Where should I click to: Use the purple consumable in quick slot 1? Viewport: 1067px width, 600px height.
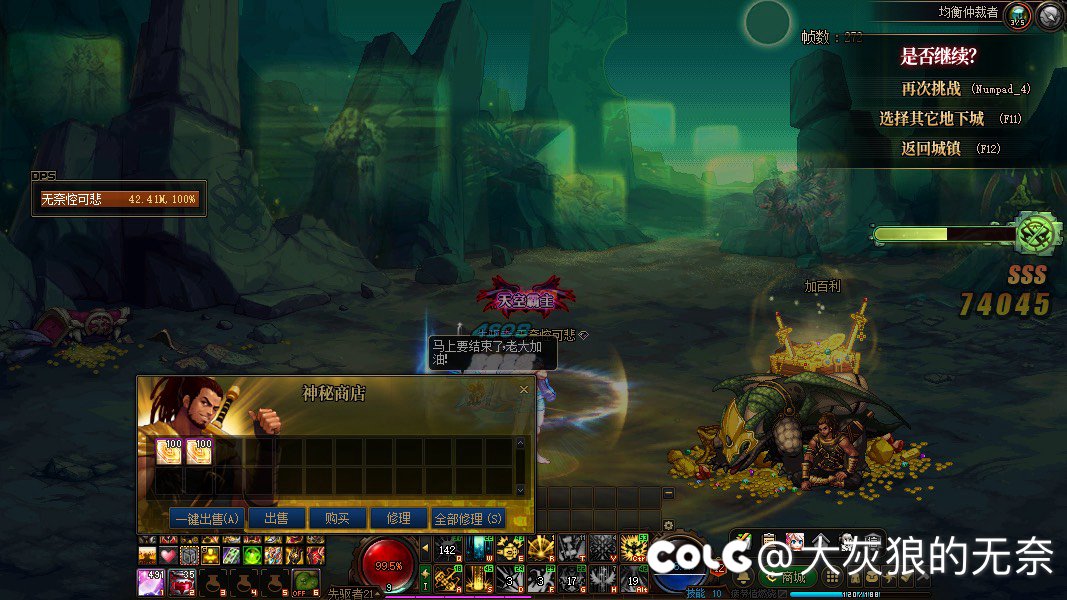[x=150, y=582]
